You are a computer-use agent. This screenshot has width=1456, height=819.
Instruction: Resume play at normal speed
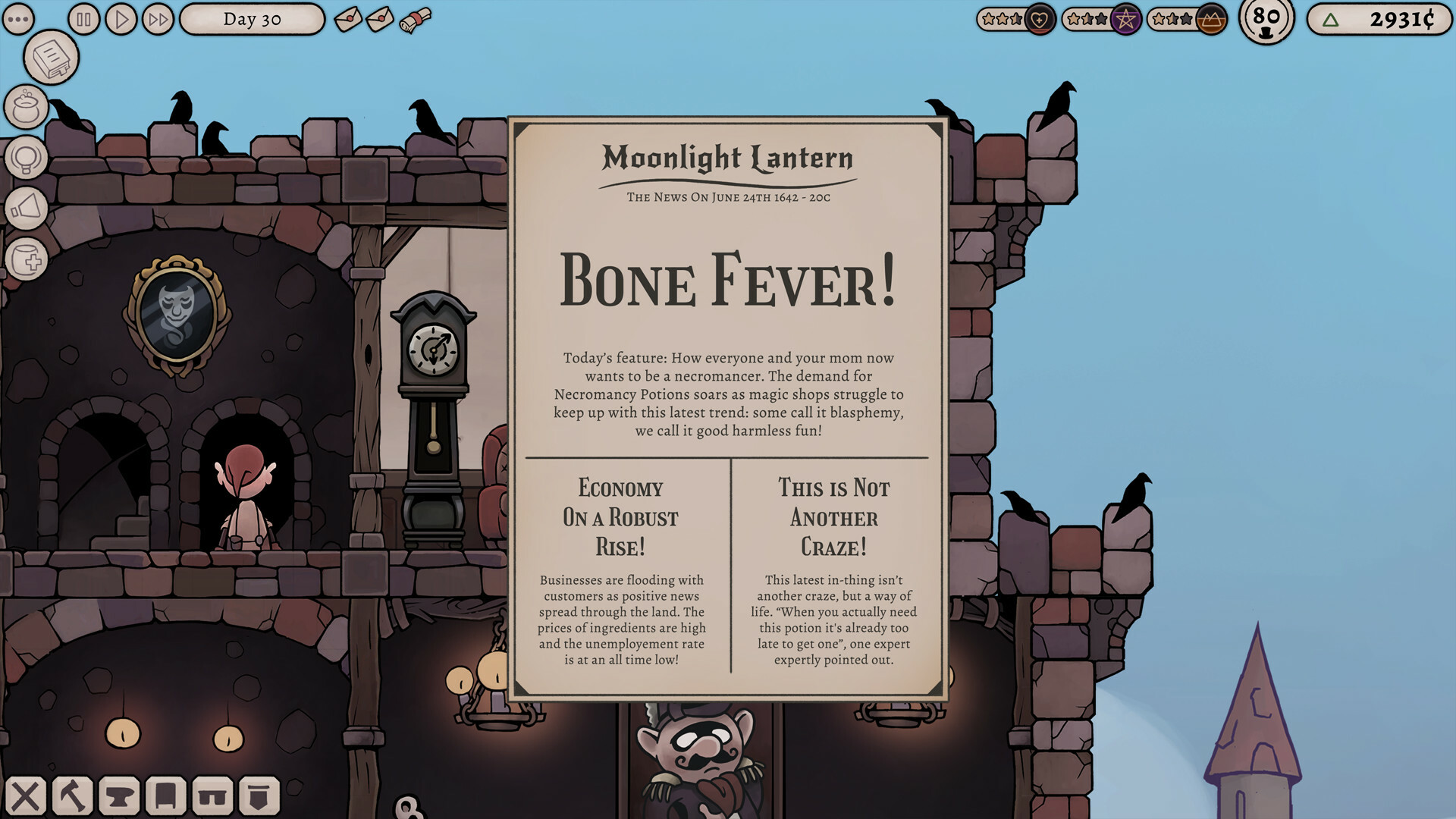[121, 19]
